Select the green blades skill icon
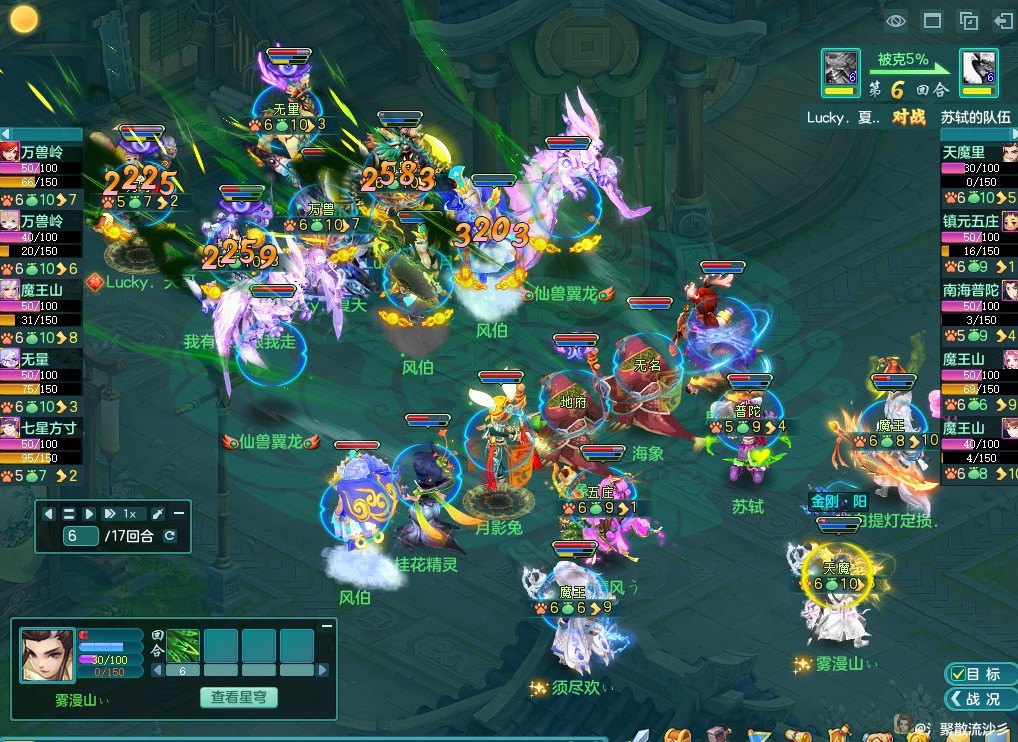 183,645
